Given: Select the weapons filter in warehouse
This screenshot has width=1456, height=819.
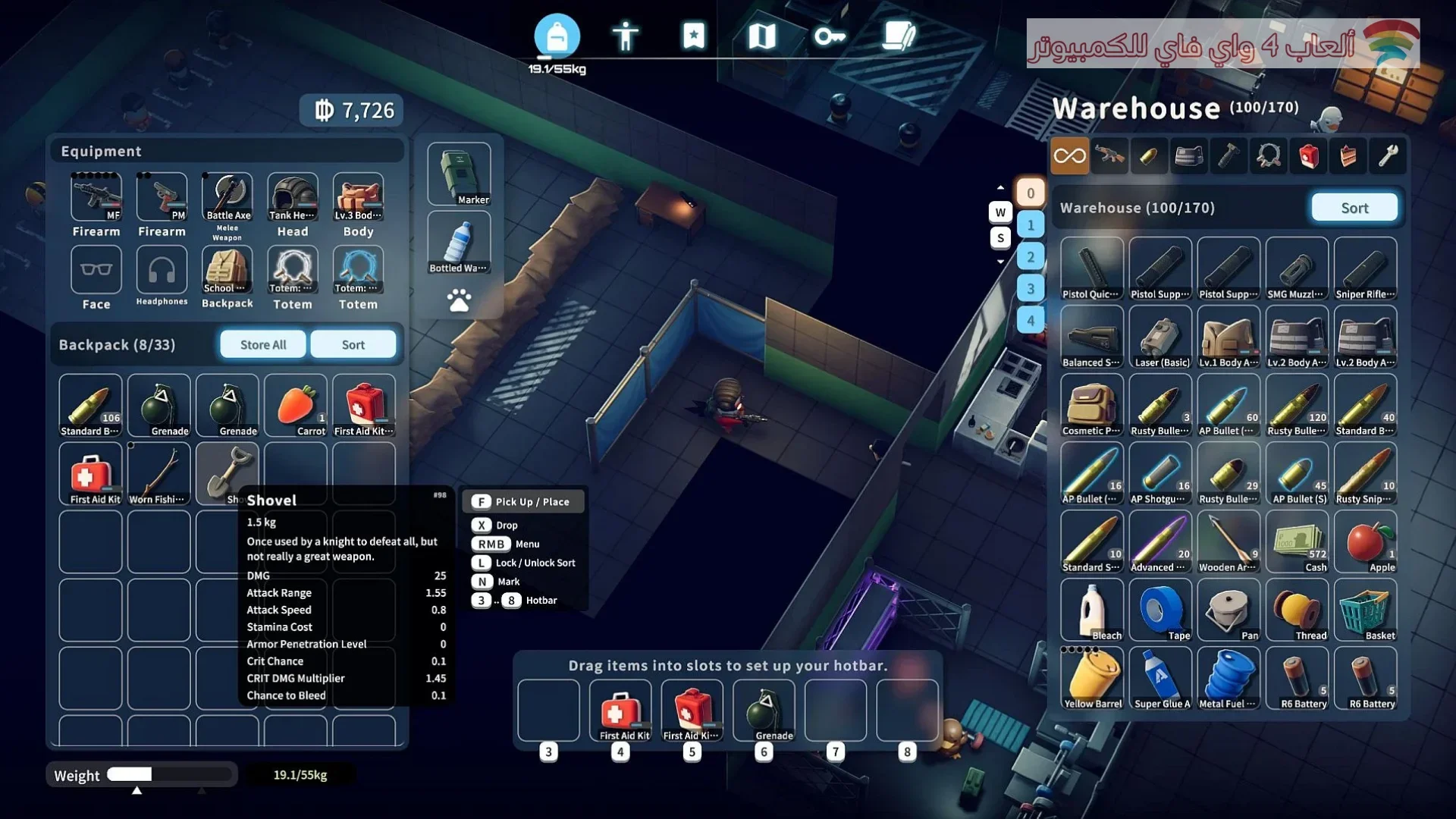Looking at the screenshot, I should click(1109, 156).
